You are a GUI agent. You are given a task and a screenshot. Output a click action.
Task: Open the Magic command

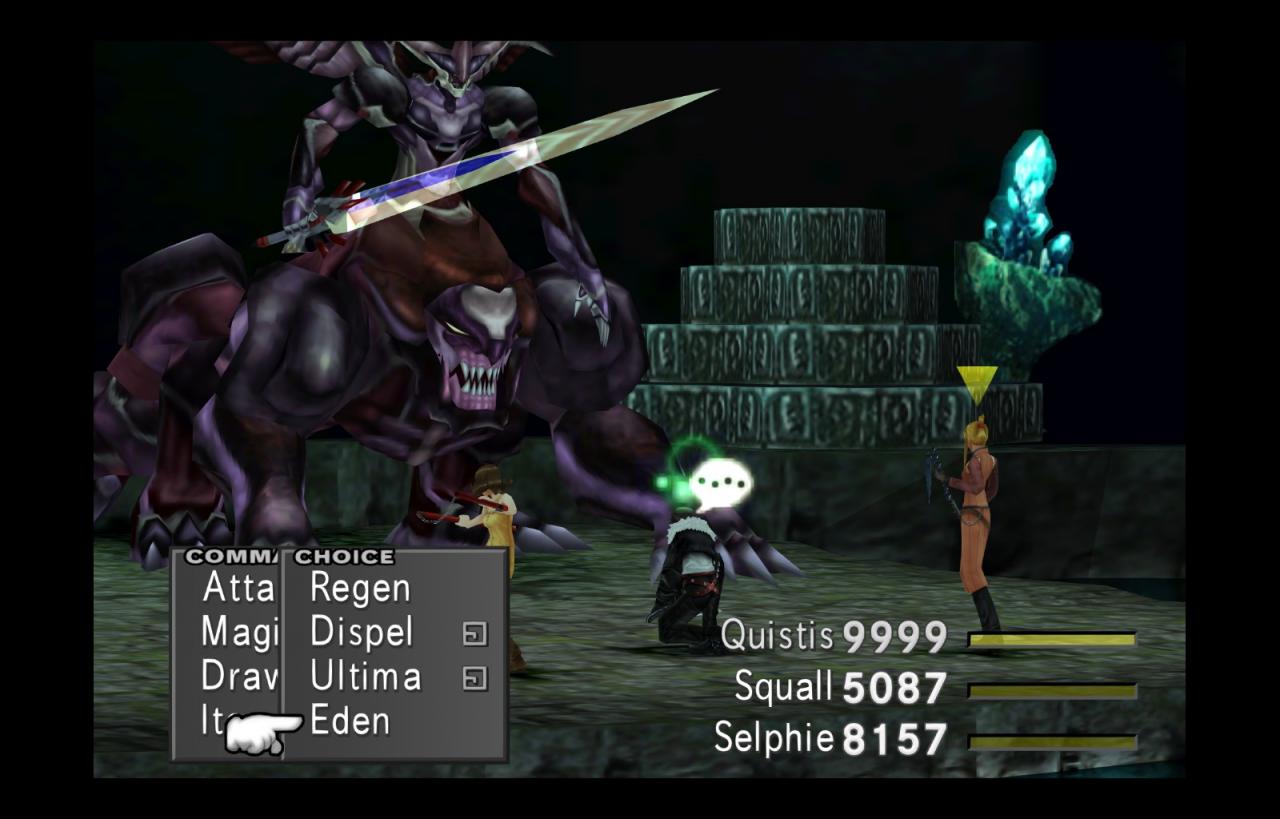tap(238, 632)
